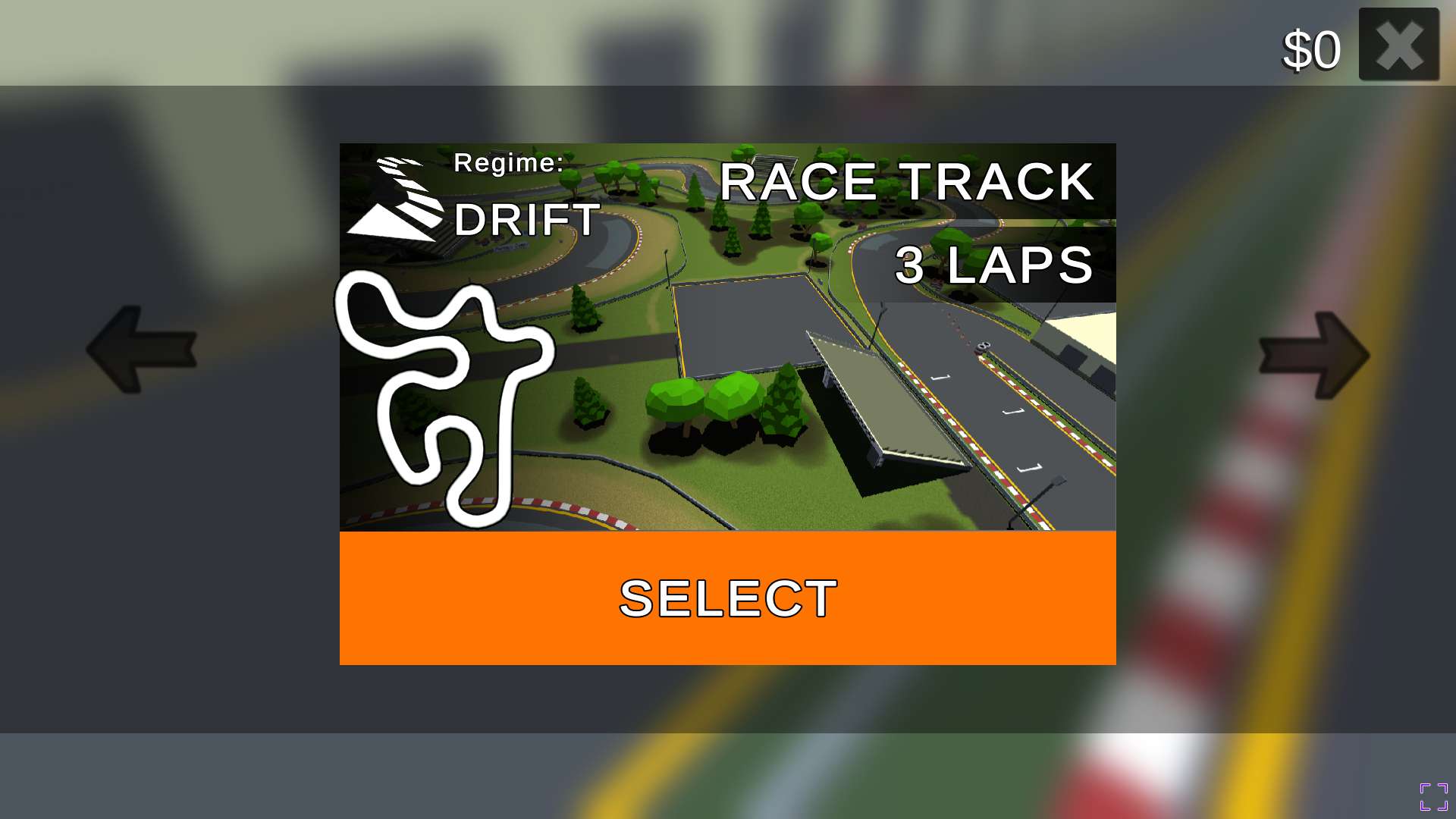Show the next track with right arrow
1456x819 pixels.
[x=1313, y=355]
